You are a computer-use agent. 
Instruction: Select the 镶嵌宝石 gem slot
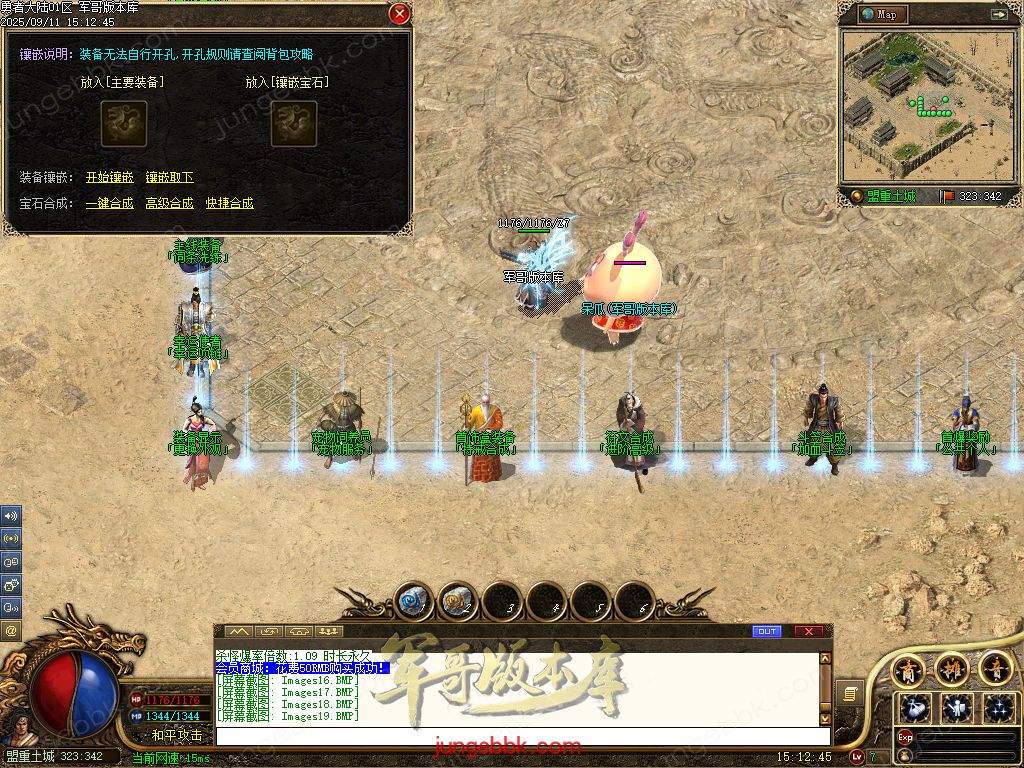[294, 123]
